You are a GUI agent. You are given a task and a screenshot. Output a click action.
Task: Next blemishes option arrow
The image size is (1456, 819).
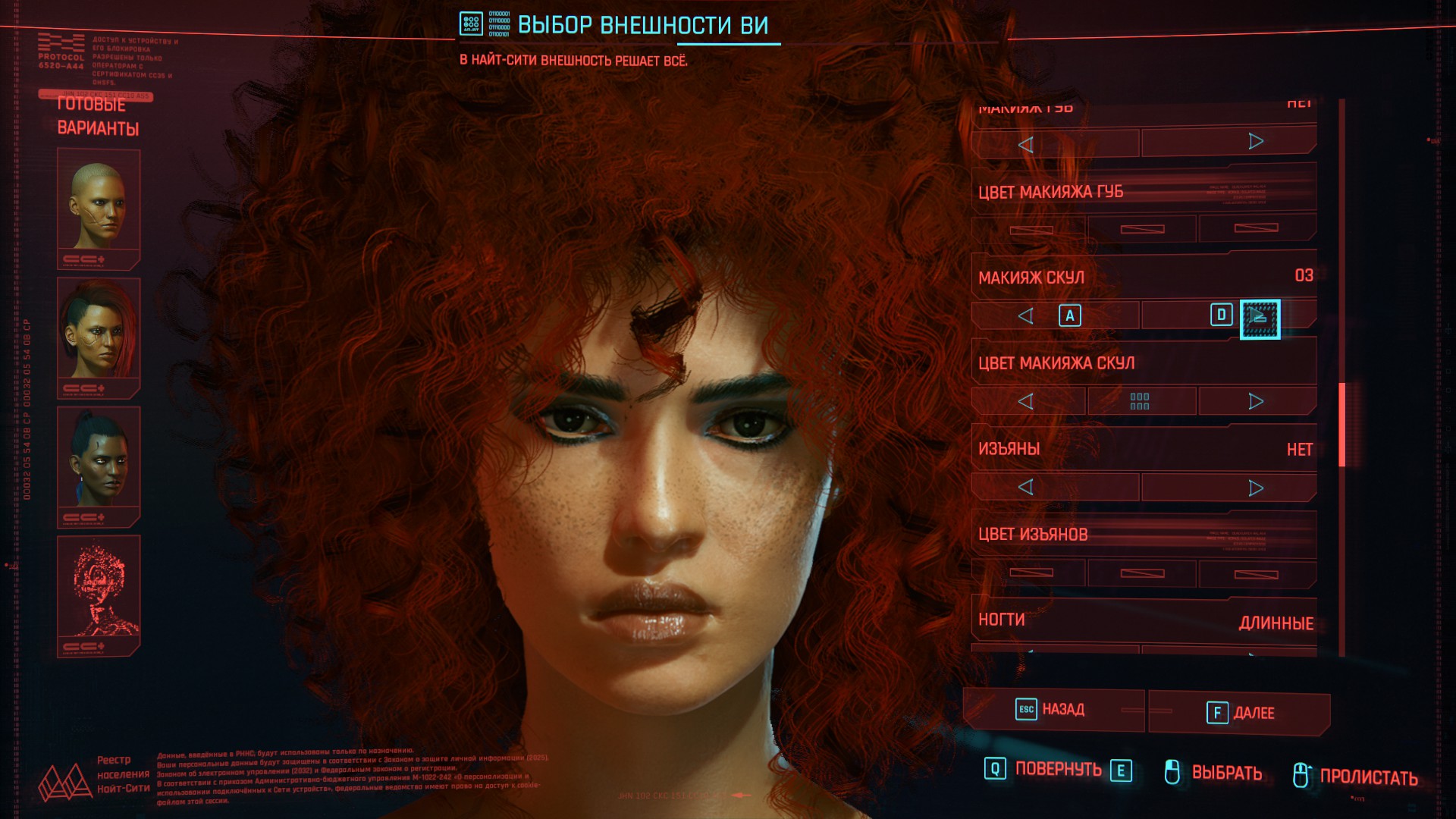pos(1256,488)
